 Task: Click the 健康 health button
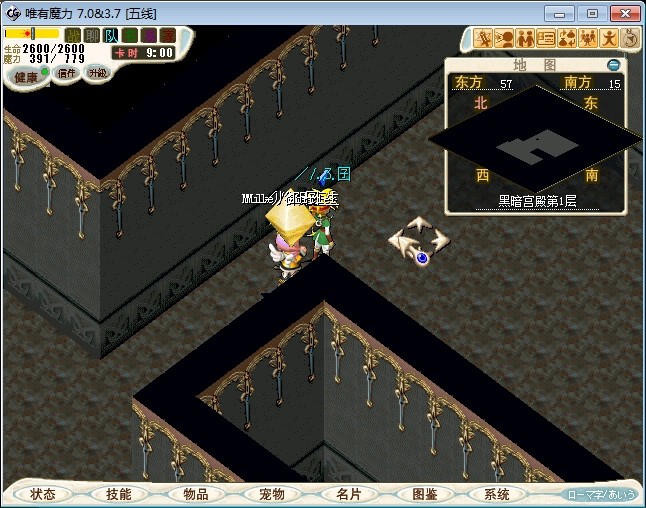tap(26, 77)
